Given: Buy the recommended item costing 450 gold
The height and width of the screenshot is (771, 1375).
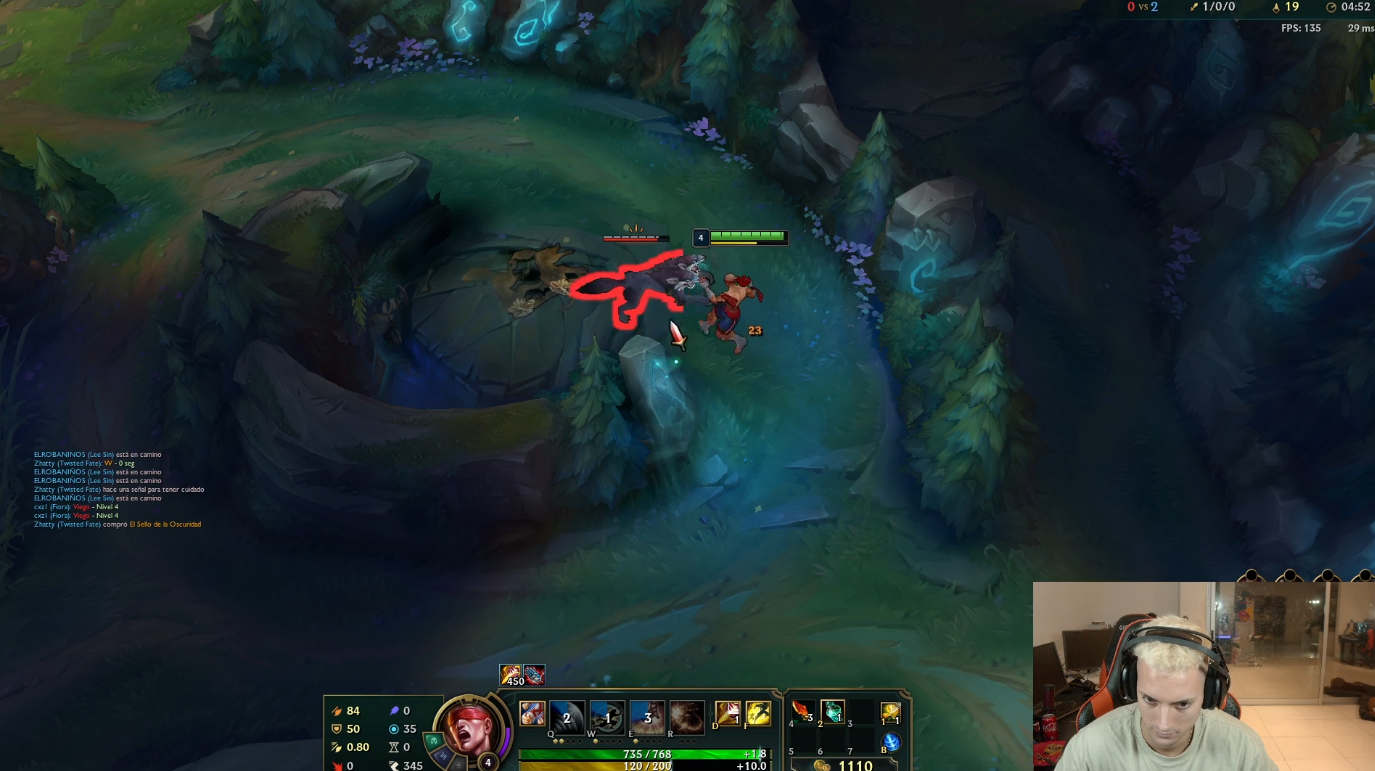Looking at the screenshot, I should 510,673.
